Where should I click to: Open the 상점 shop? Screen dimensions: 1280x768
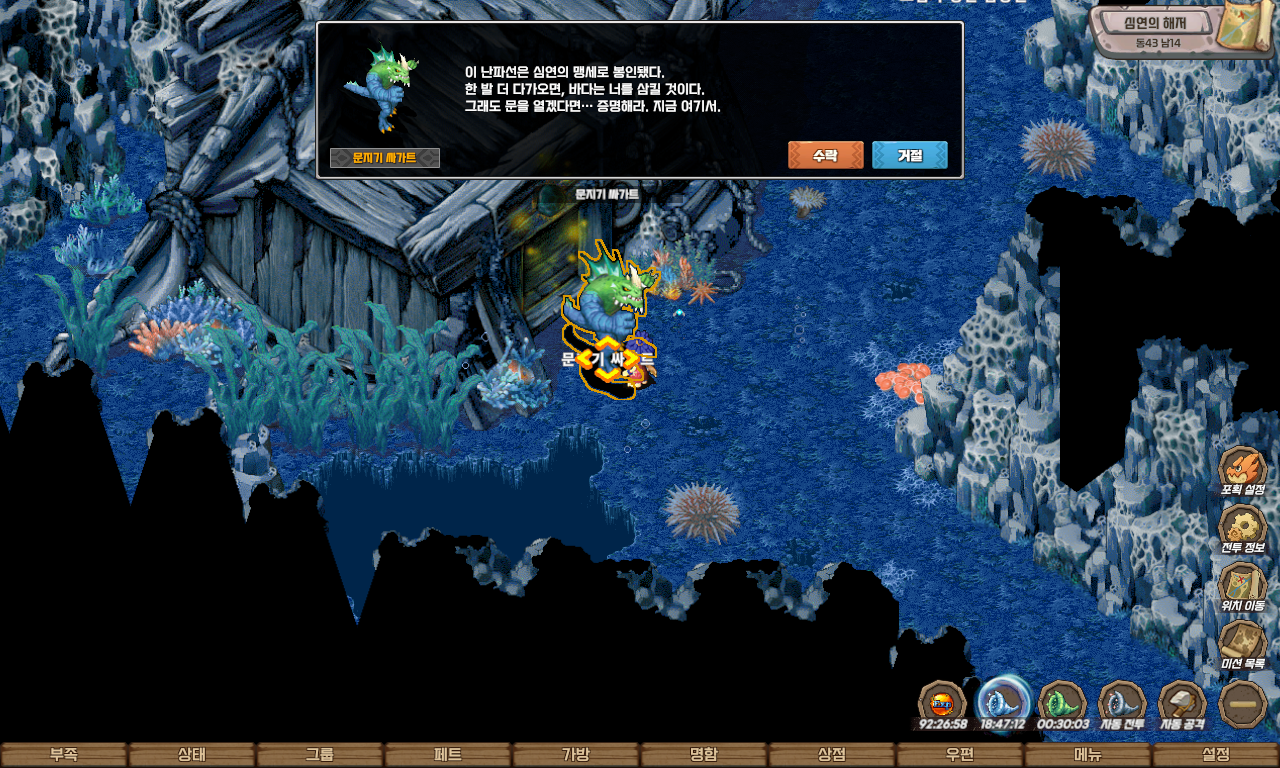[832, 755]
